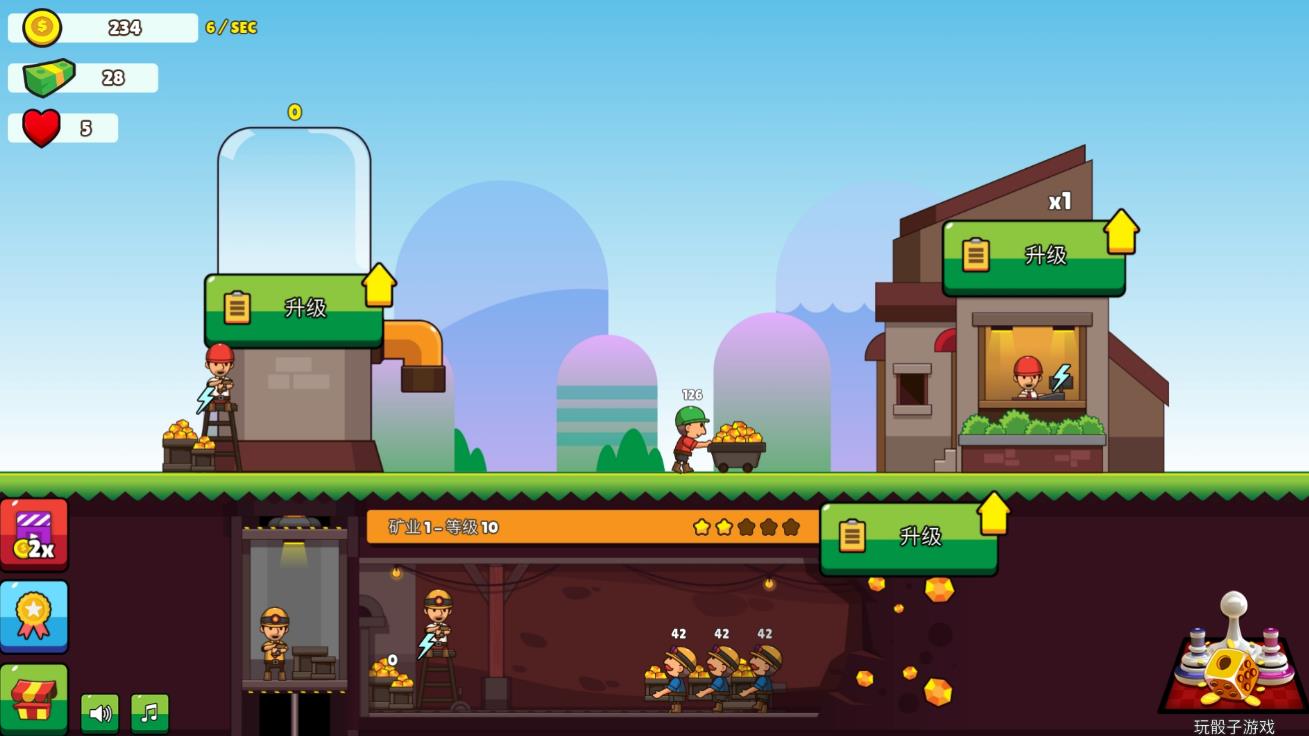Toggle the background music note
Viewport: 1309px width, 736px height.
pos(150,713)
